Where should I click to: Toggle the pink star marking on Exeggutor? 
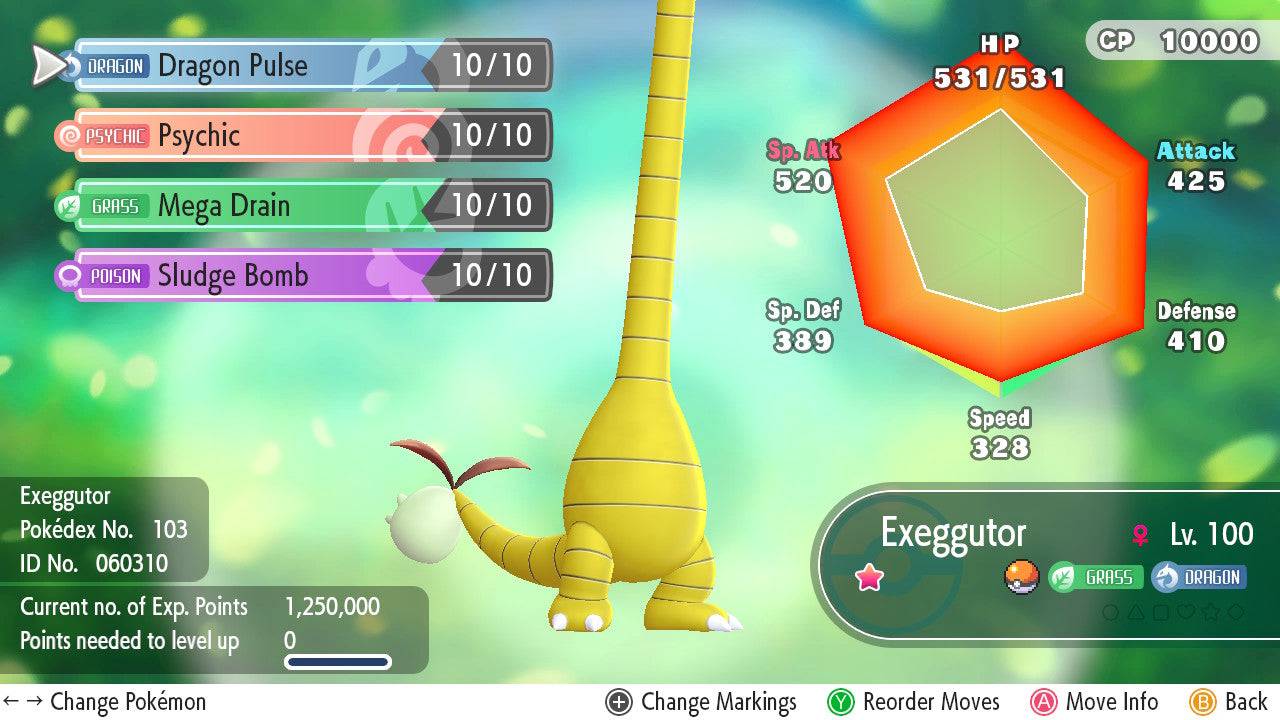point(869,577)
